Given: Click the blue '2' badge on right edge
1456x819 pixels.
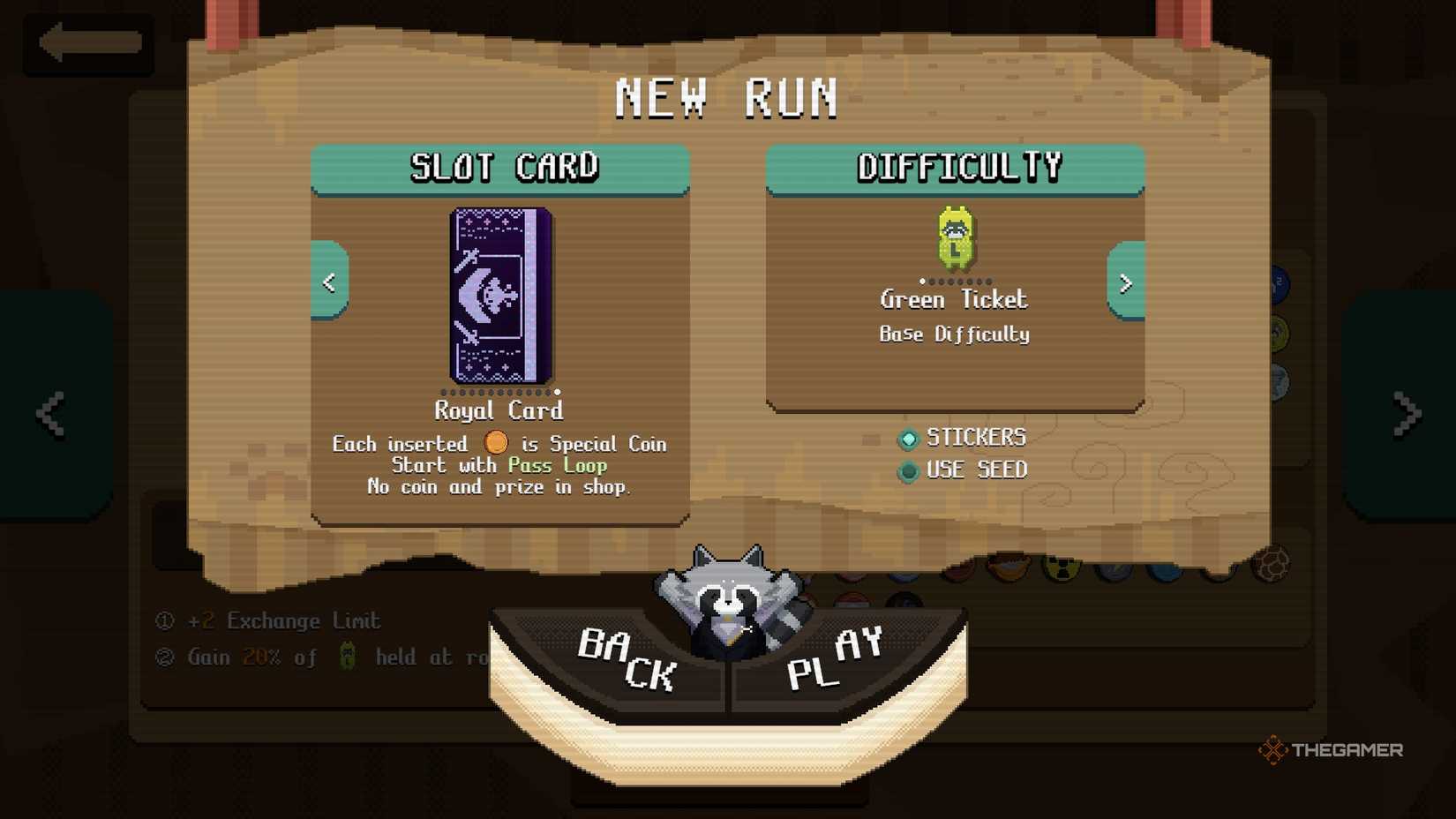Looking at the screenshot, I should (x=1279, y=283).
